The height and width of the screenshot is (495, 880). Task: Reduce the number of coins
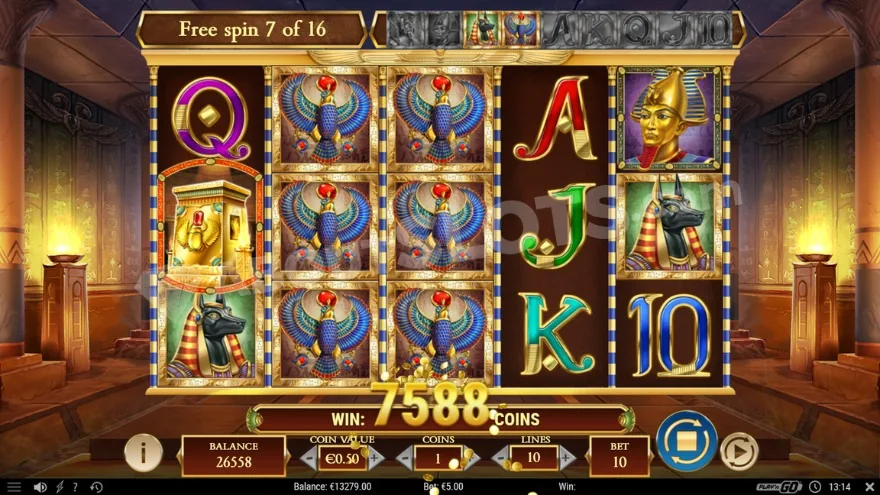[x=405, y=458]
